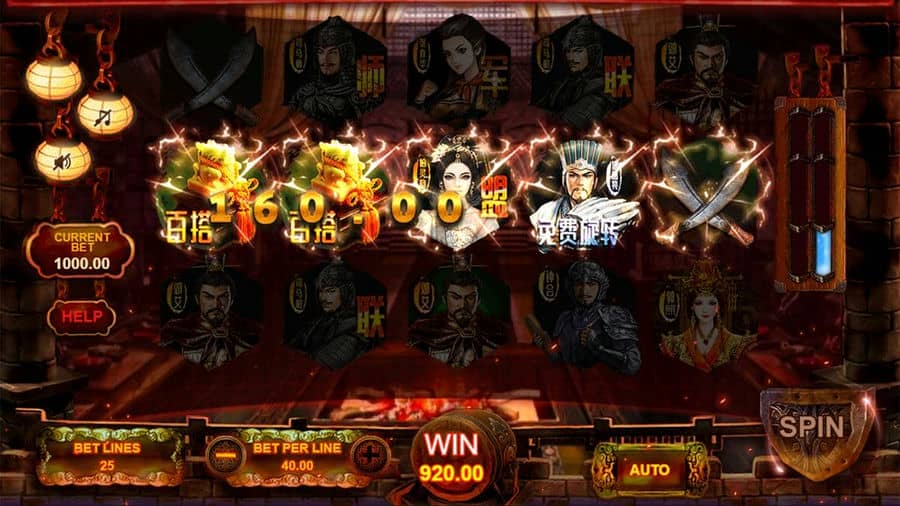Enable AUTO spin mode

(650, 467)
